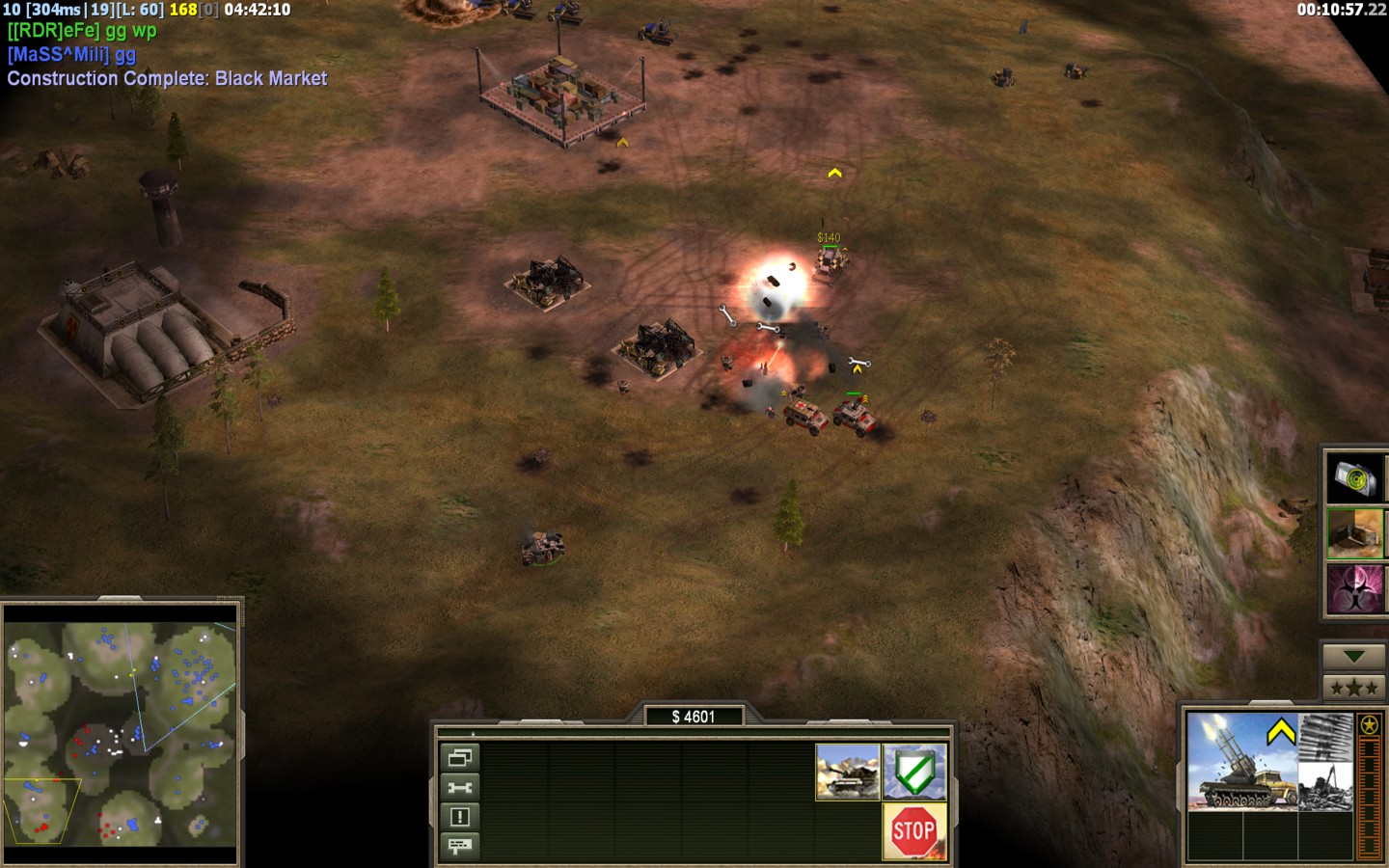Screen dimensions: 1389x868
Task: Collapse the power shortcuts with the down arrow
Action: tap(1353, 657)
